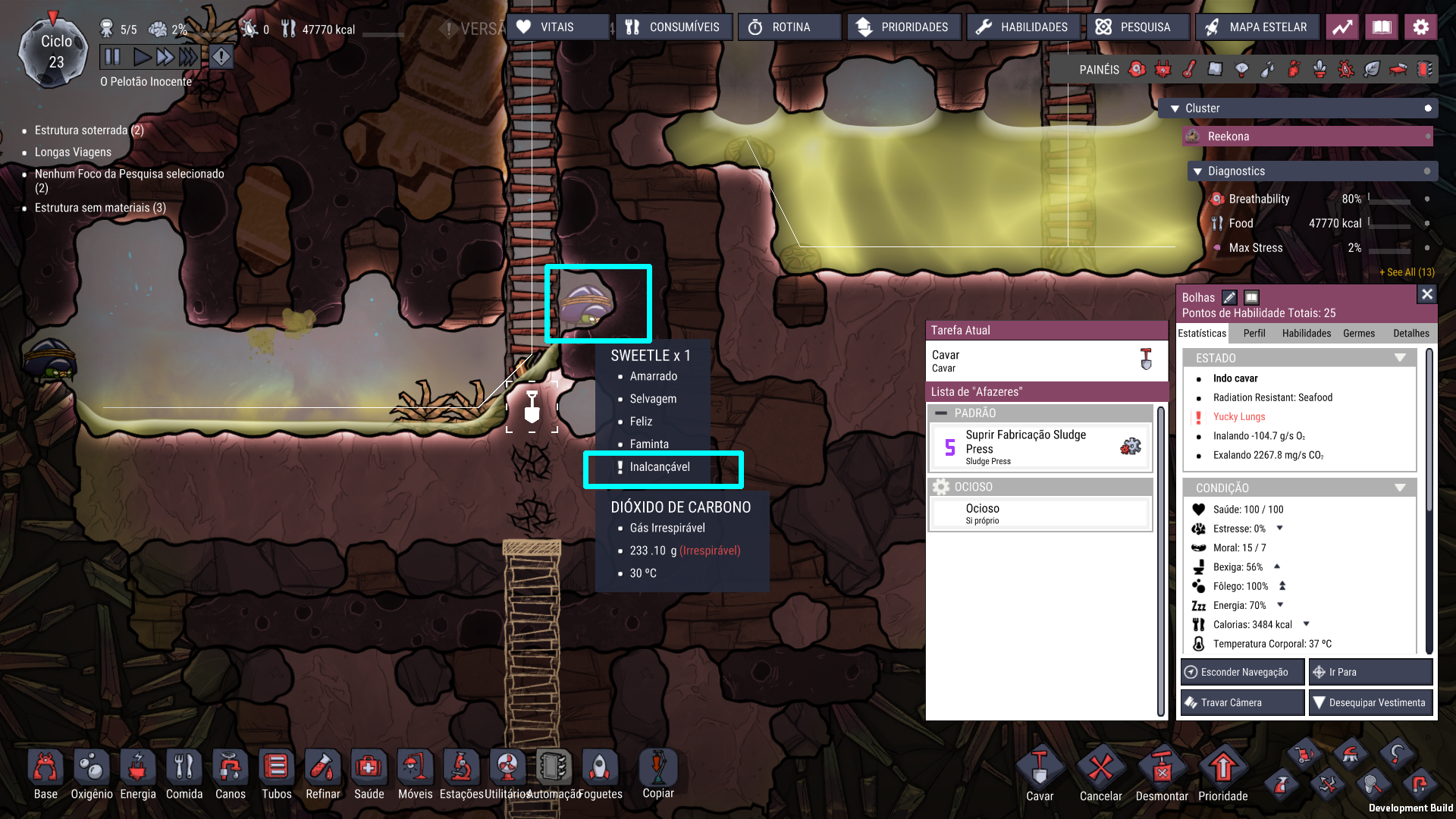This screenshot has height=819, width=1456.
Task: Select the Cancelar tool
Action: click(x=1100, y=770)
